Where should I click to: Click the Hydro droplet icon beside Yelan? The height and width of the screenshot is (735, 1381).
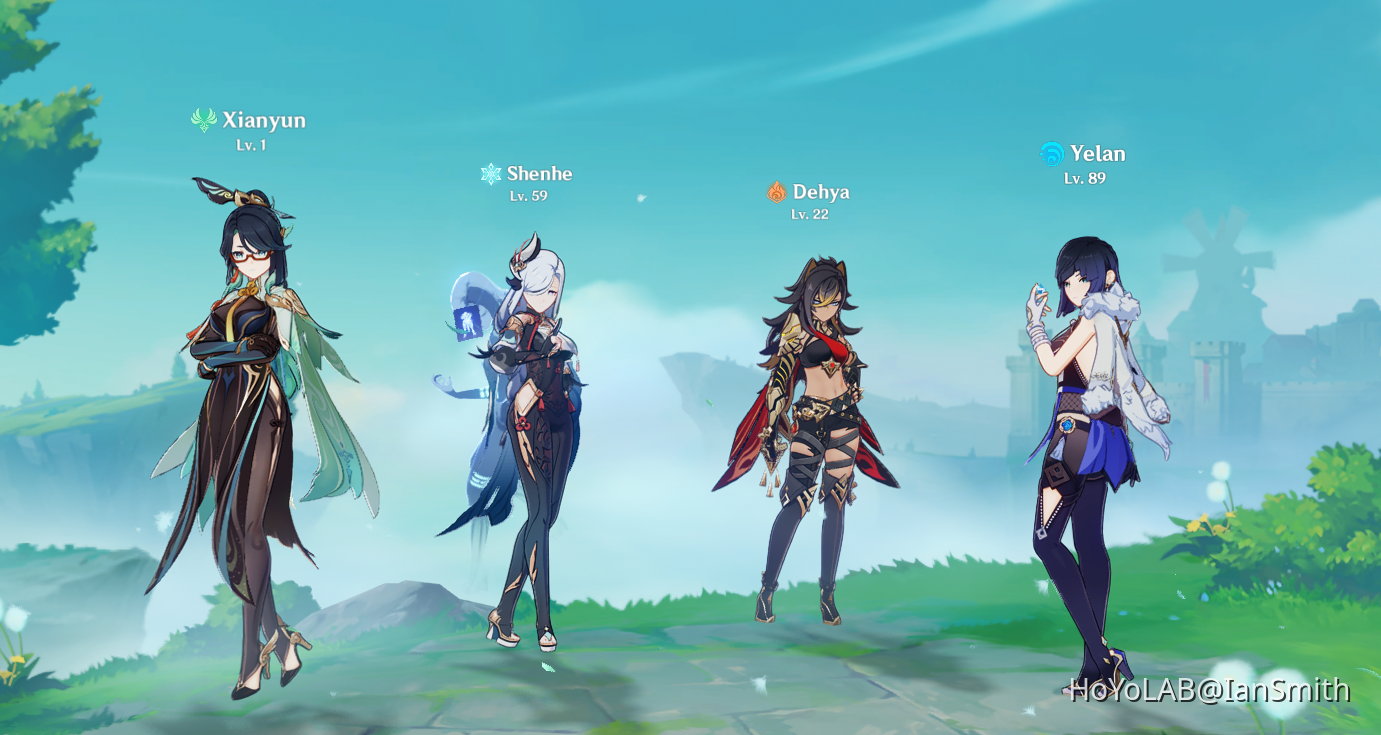(x=1049, y=152)
